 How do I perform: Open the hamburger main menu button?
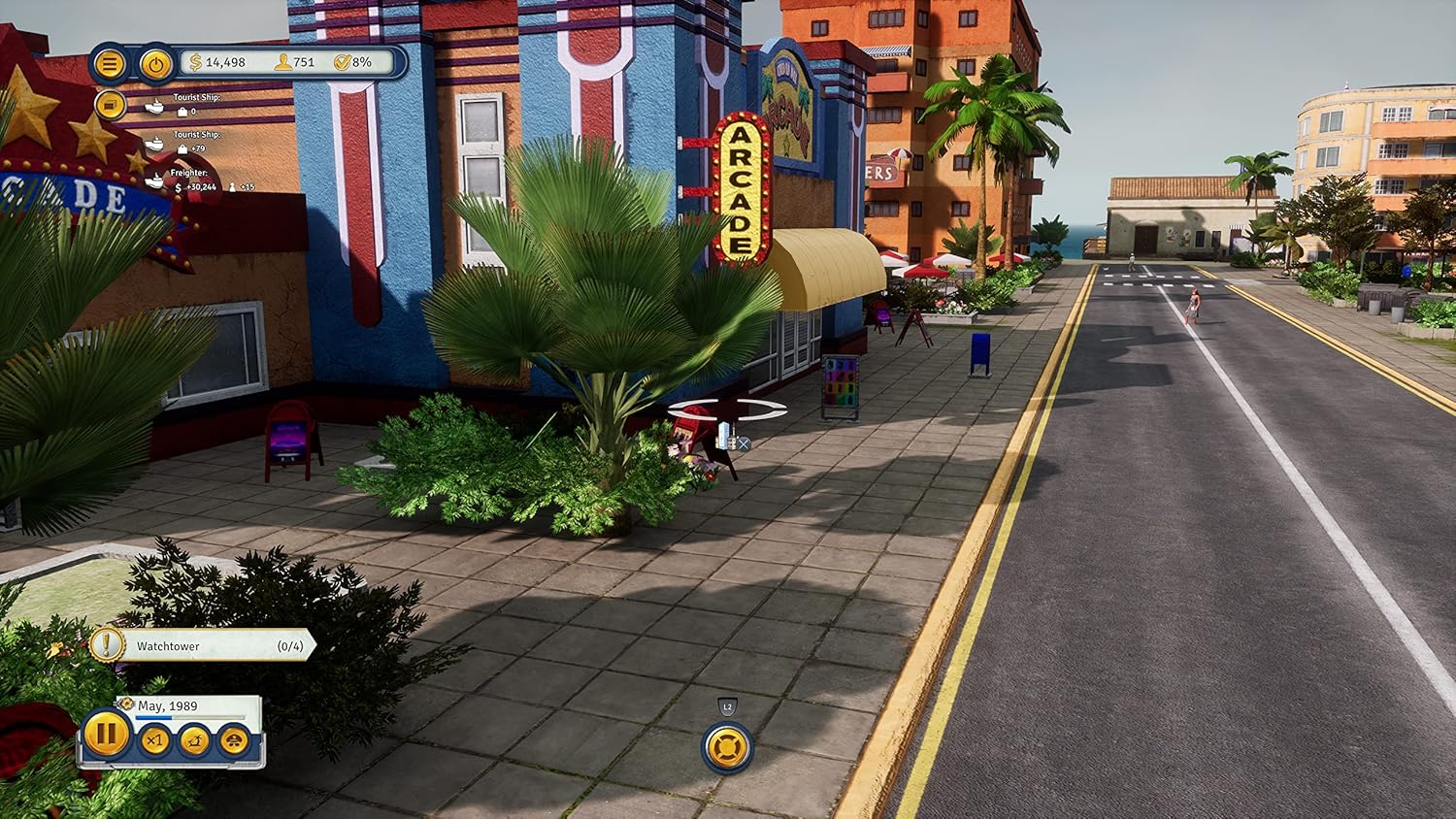(x=110, y=64)
